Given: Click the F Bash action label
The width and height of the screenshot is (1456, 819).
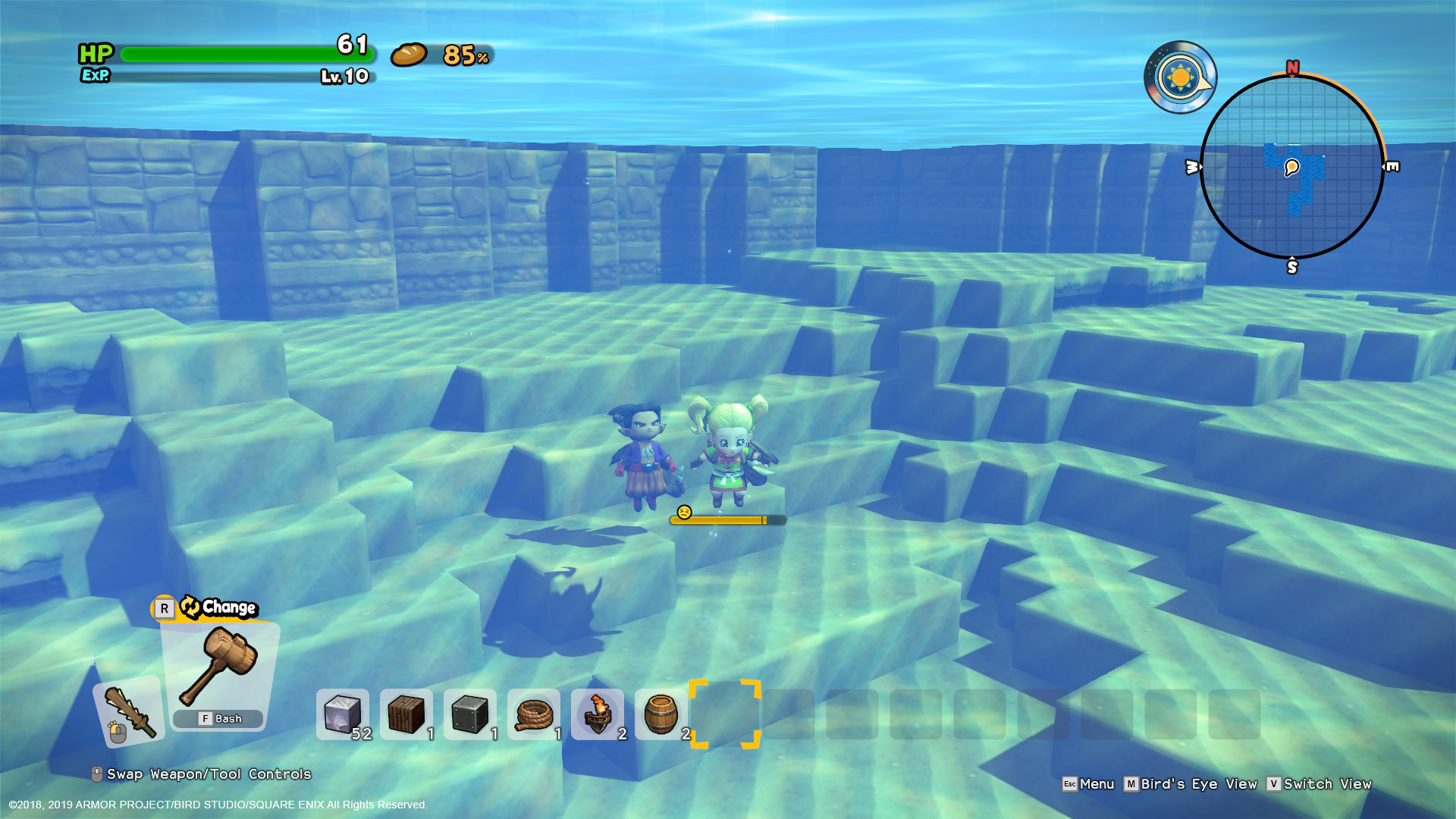Looking at the screenshot, I should [218, 718].
